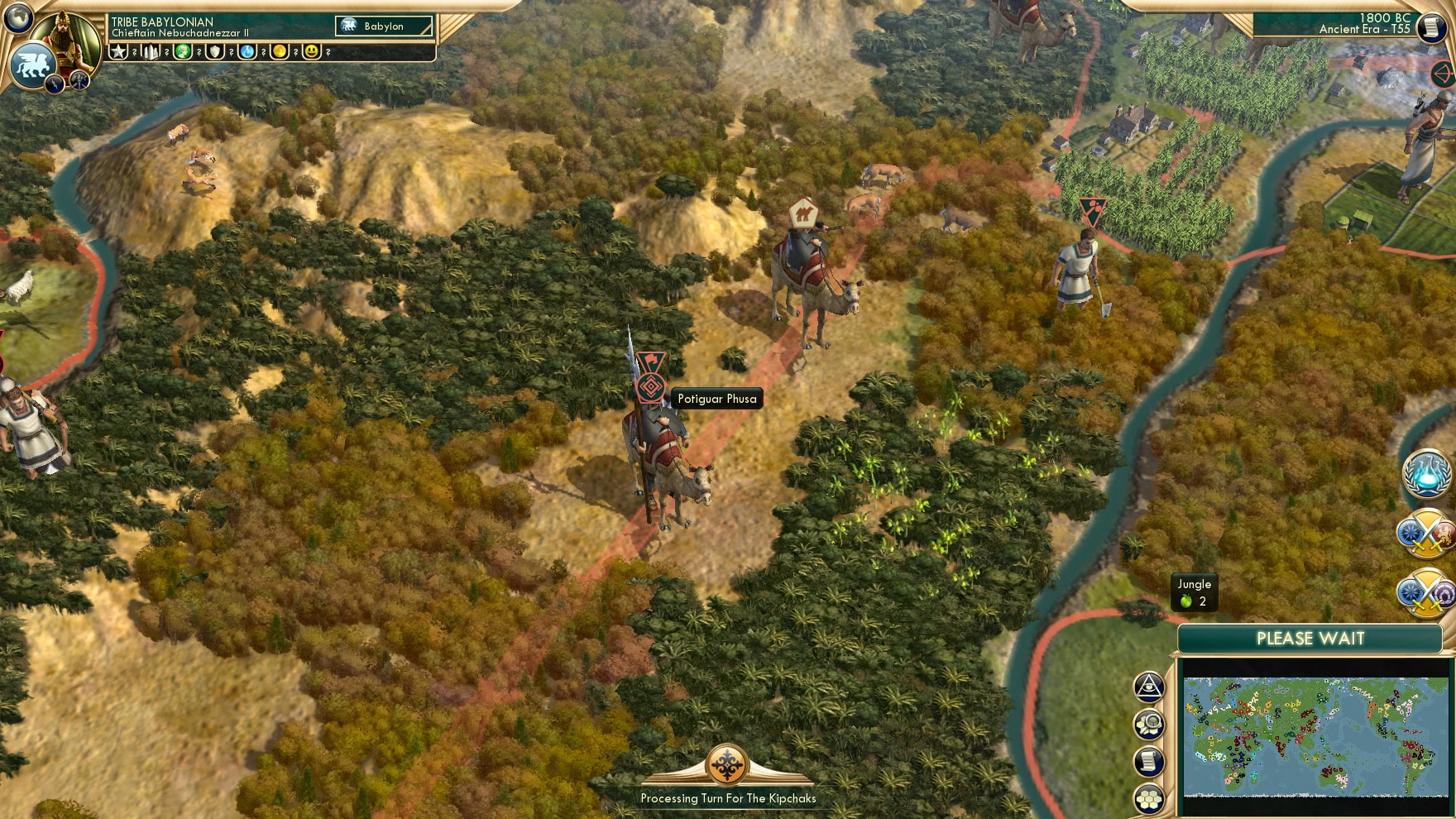Toggle strategic view with the eye icon

click(x=1148, y=687)
